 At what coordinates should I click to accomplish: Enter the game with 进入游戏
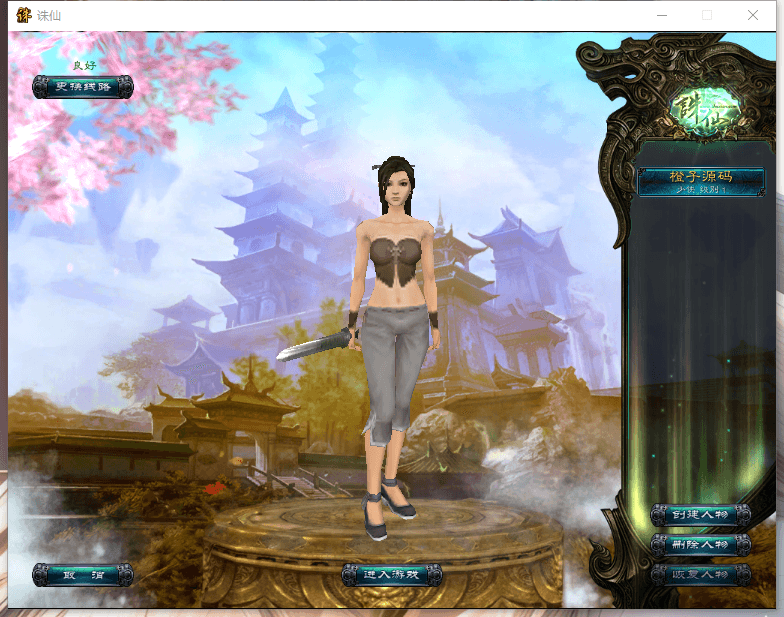[x=391, y=574]
